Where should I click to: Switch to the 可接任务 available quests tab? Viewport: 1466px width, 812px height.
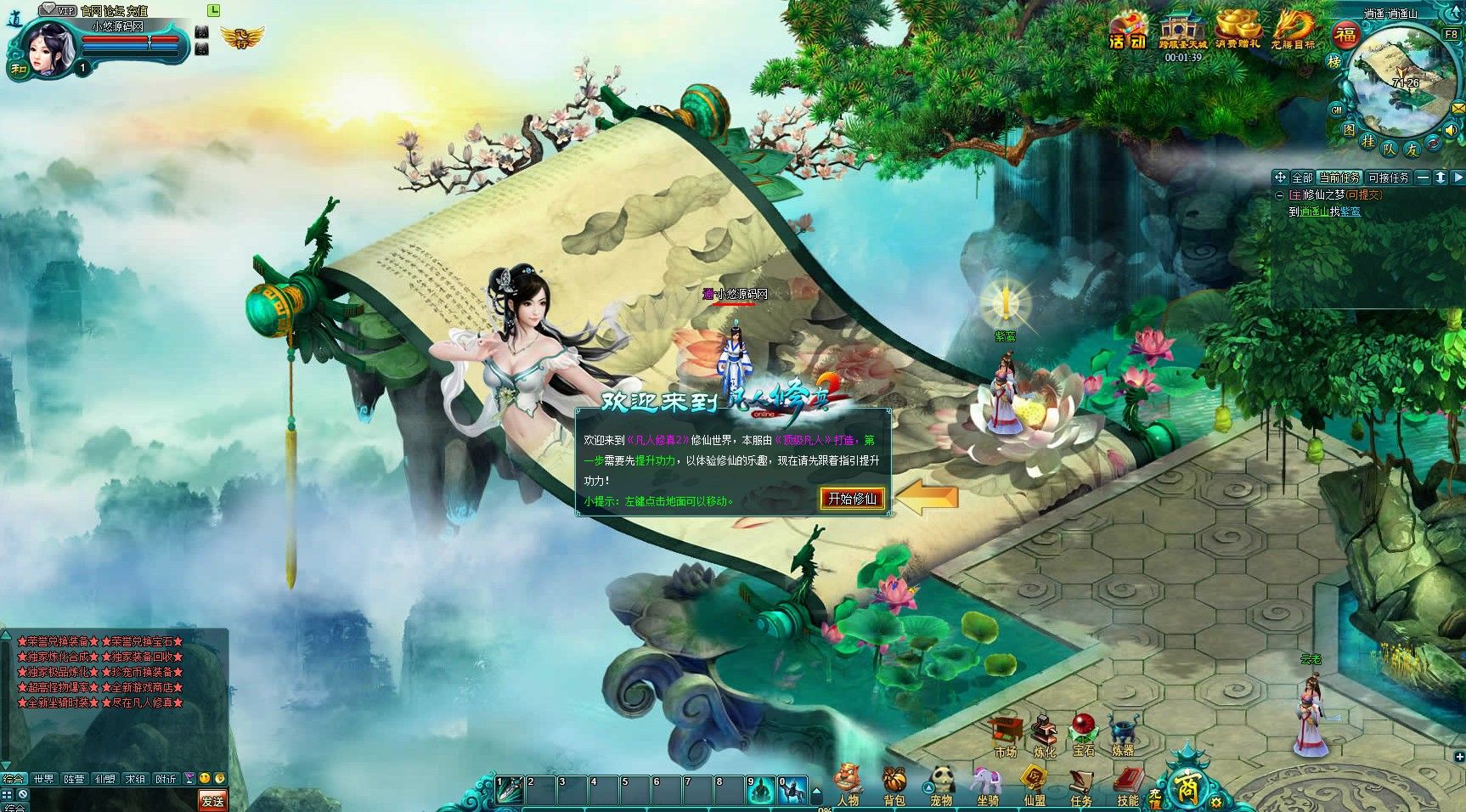(x=1388, y=178)
